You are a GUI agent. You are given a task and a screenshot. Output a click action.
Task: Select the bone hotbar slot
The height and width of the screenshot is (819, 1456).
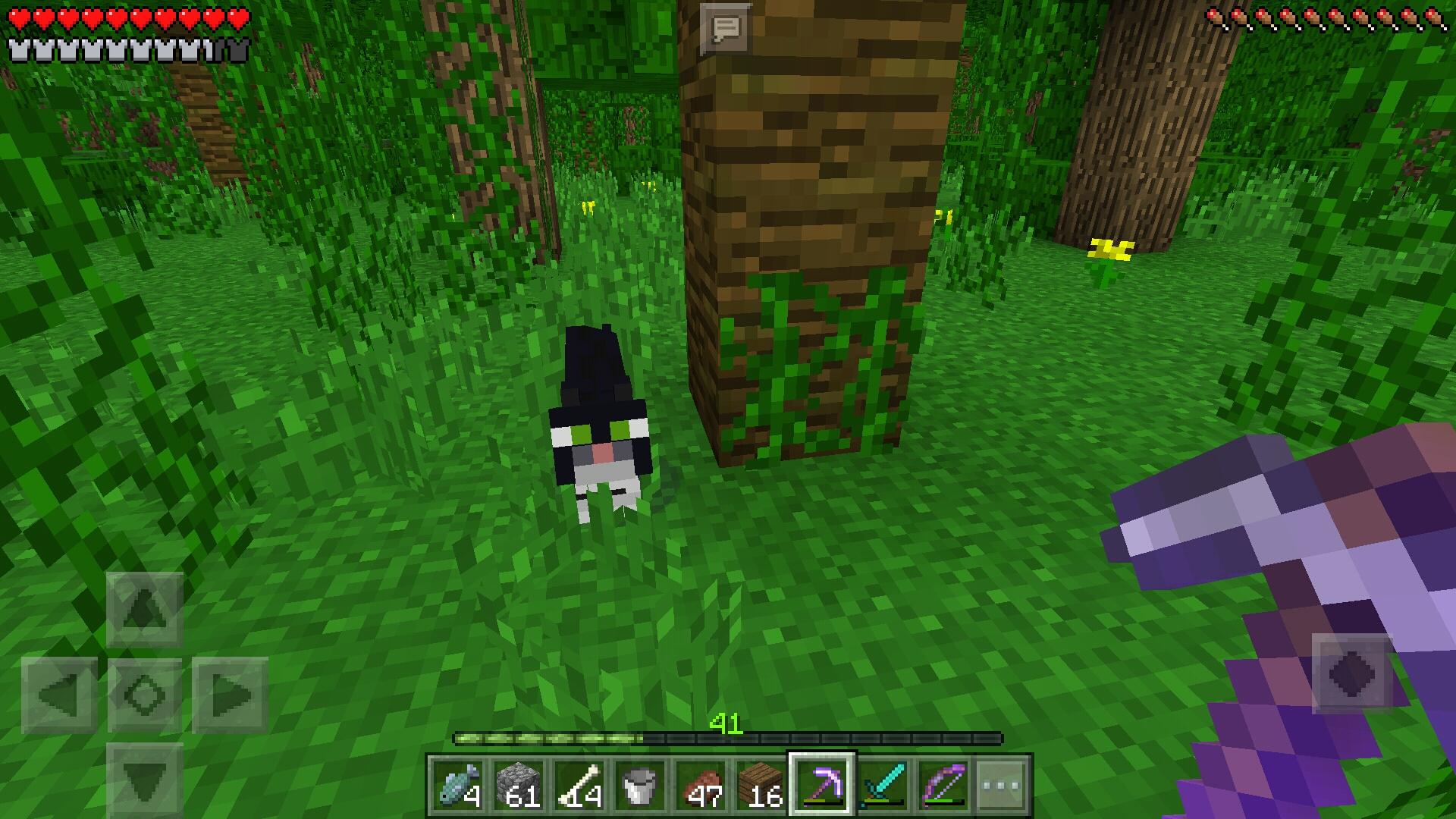point(579,786)
